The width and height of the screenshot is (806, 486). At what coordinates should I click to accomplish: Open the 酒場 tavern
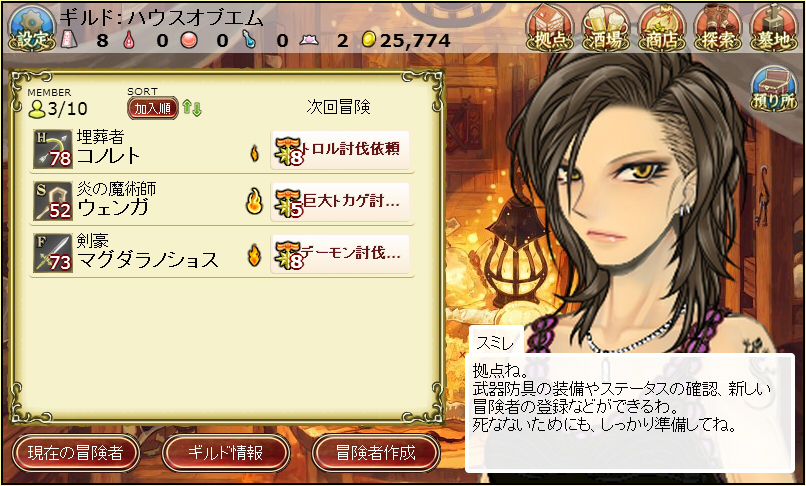tap(605, 27)
